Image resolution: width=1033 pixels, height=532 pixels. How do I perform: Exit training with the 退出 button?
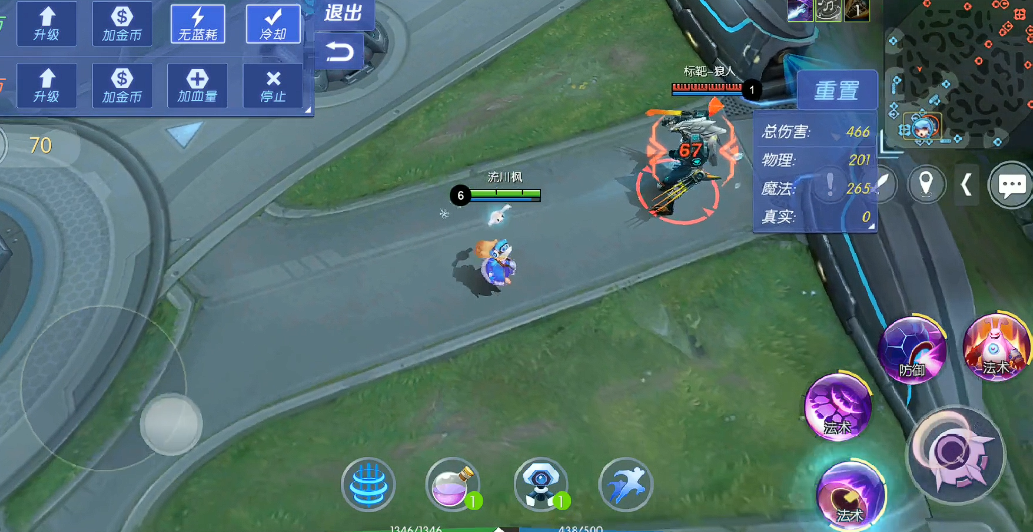343,13
